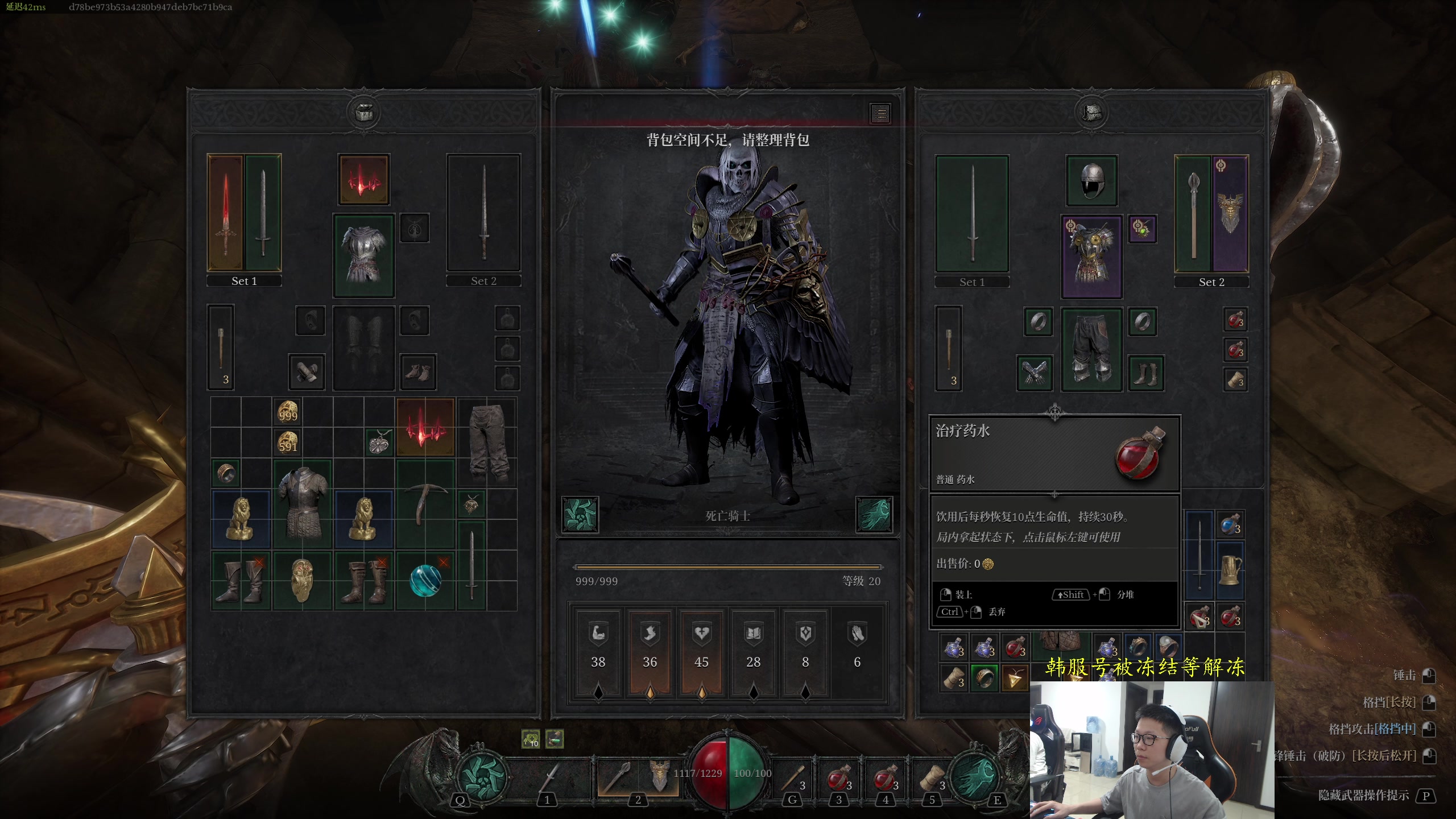Select the 999 gold coin stack
The width and height of the screenshot is (1456, 819).
point(288,412)
